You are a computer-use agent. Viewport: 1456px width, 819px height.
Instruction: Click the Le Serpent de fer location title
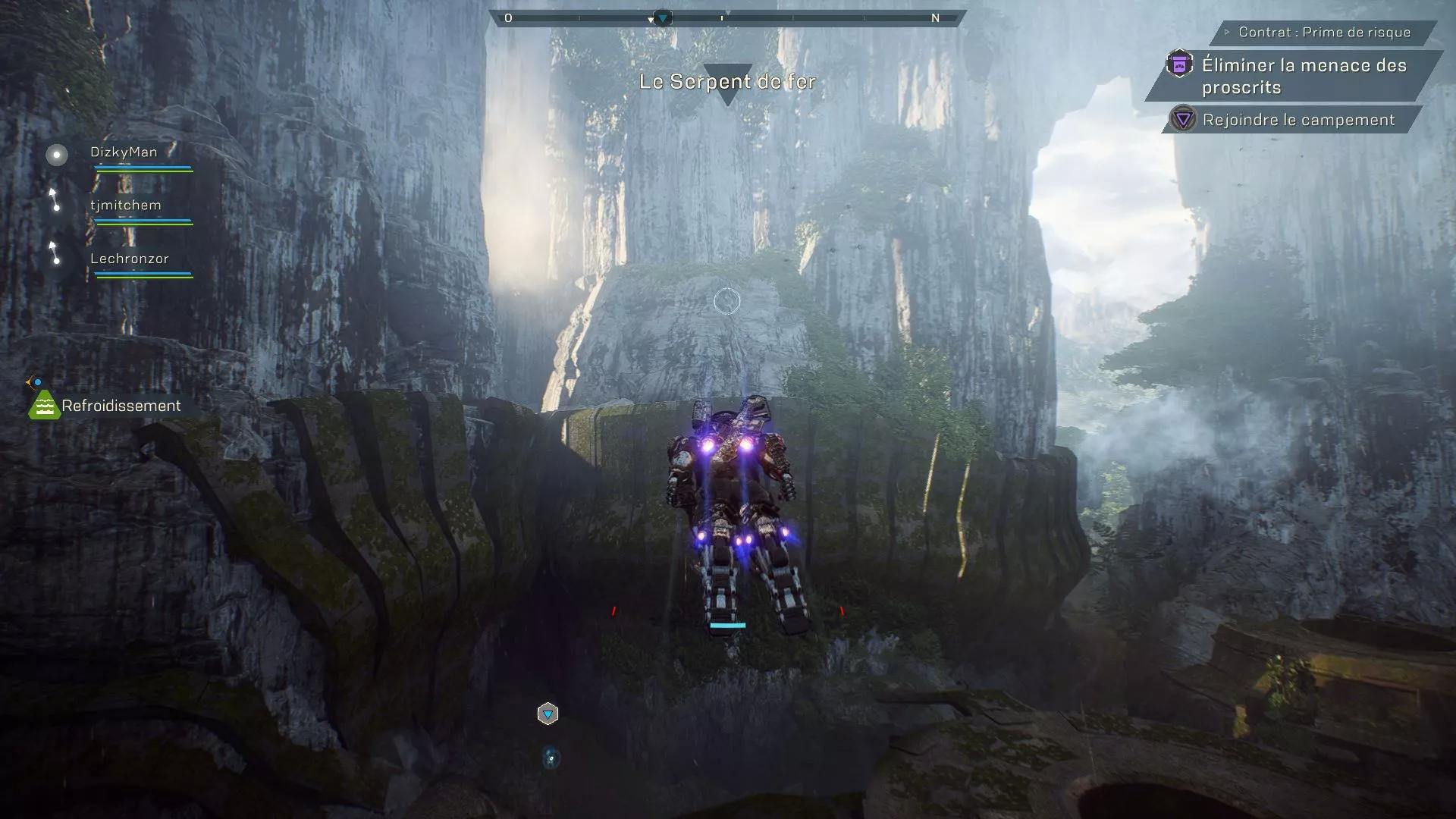point(730,81)
